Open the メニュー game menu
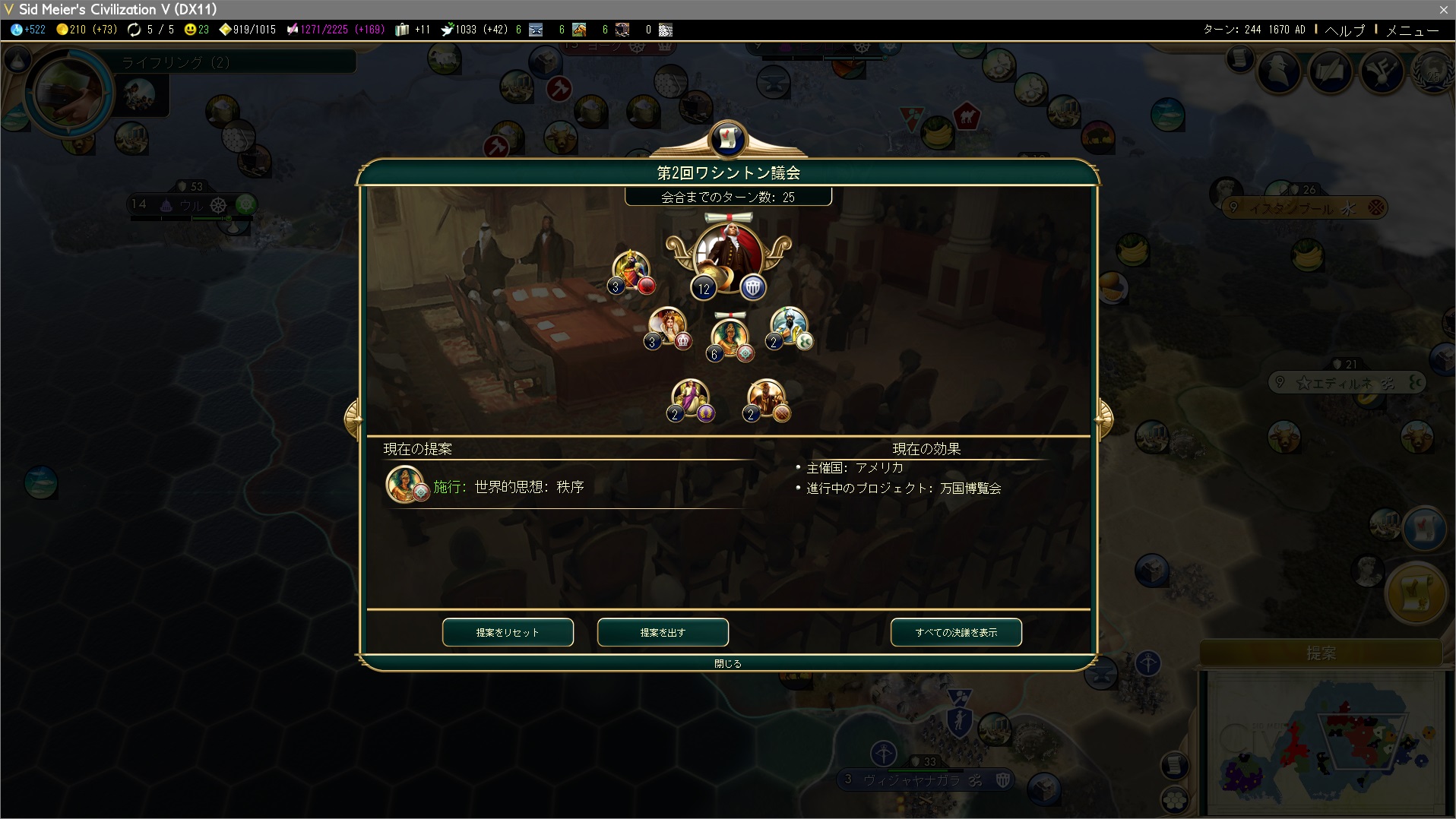Viewport: 1456px width, 819px height. coord(1412,30)
